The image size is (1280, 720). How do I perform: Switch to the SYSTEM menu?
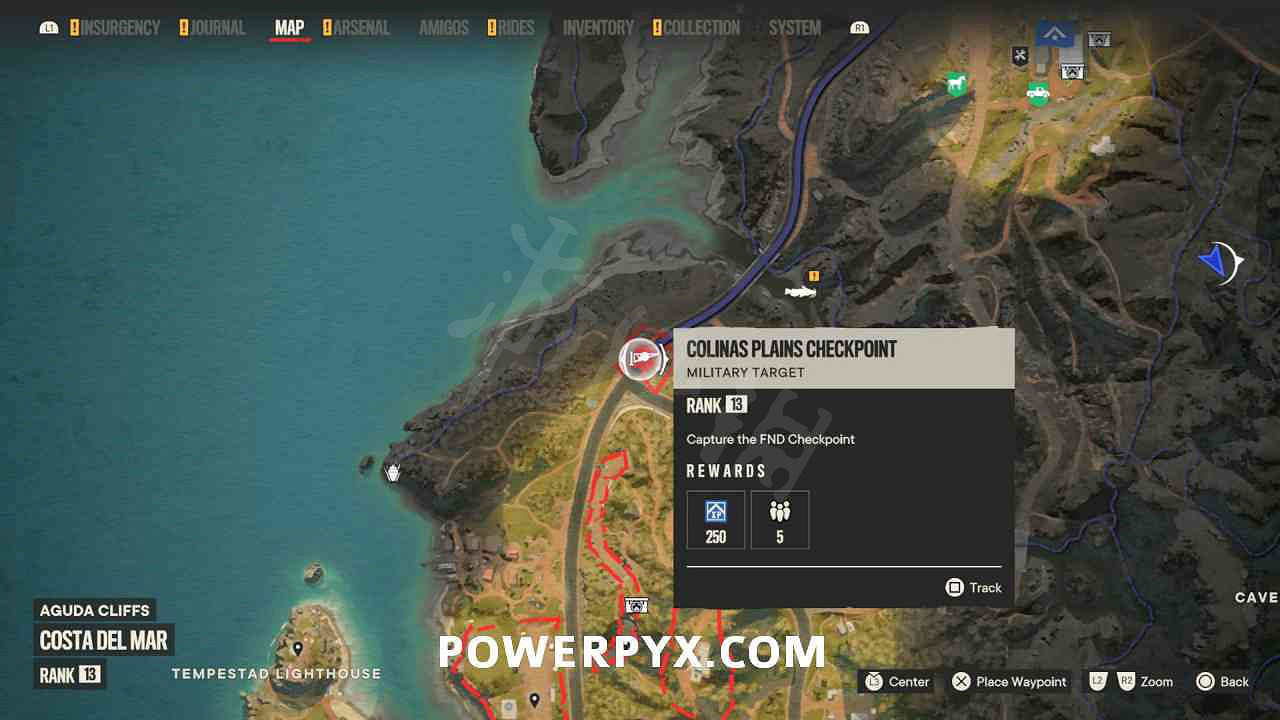coord(794,27)
